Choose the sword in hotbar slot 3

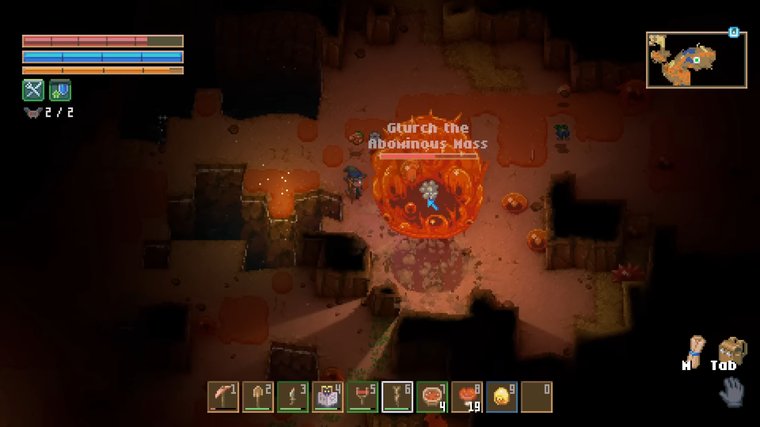[293, 396]
